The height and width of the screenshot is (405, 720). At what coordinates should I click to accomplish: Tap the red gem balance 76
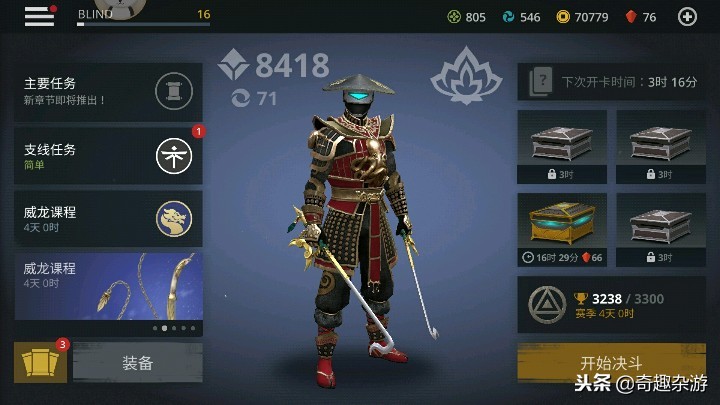point(640,17)
